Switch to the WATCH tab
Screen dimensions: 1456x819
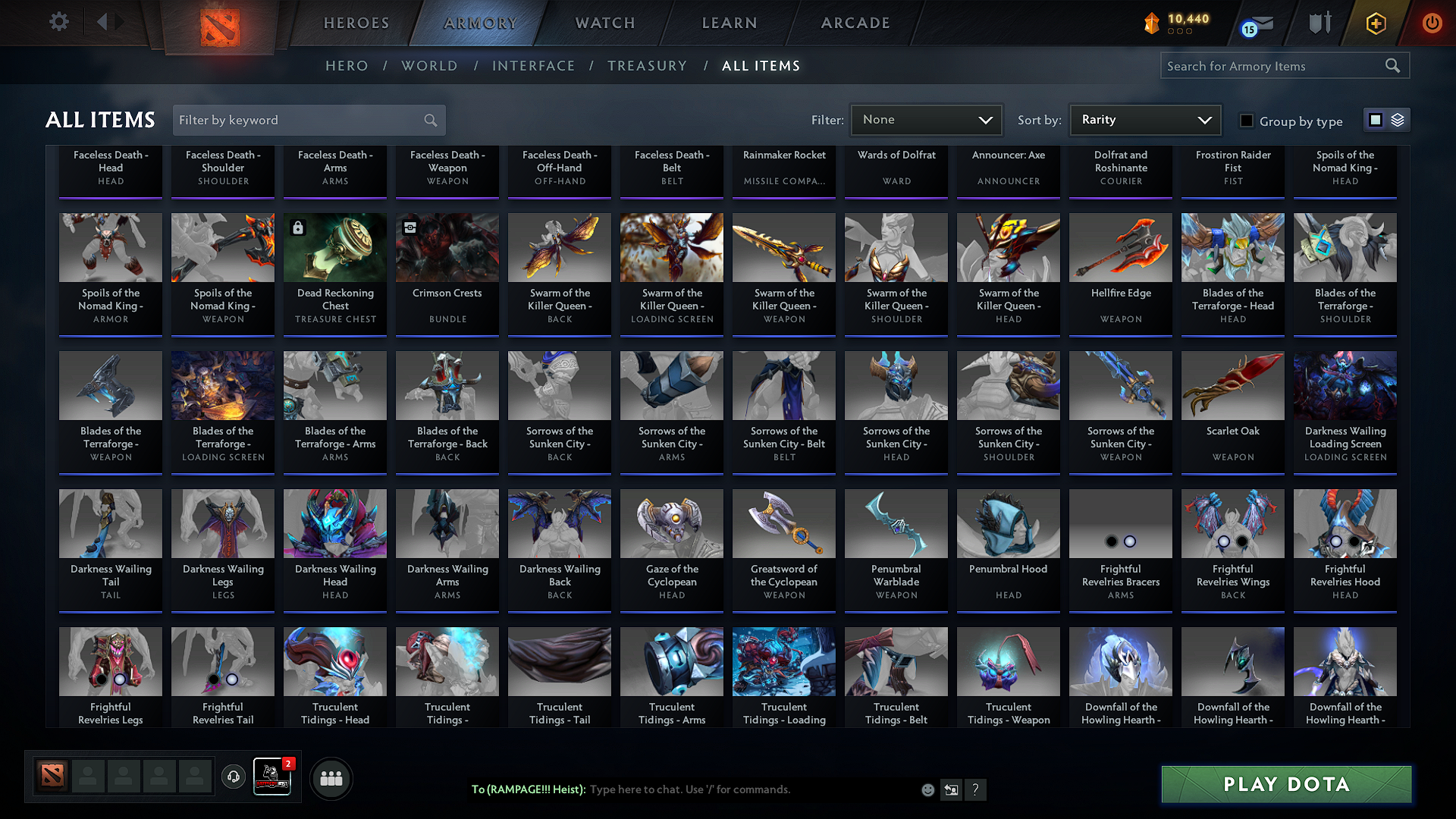coord(604,23)
